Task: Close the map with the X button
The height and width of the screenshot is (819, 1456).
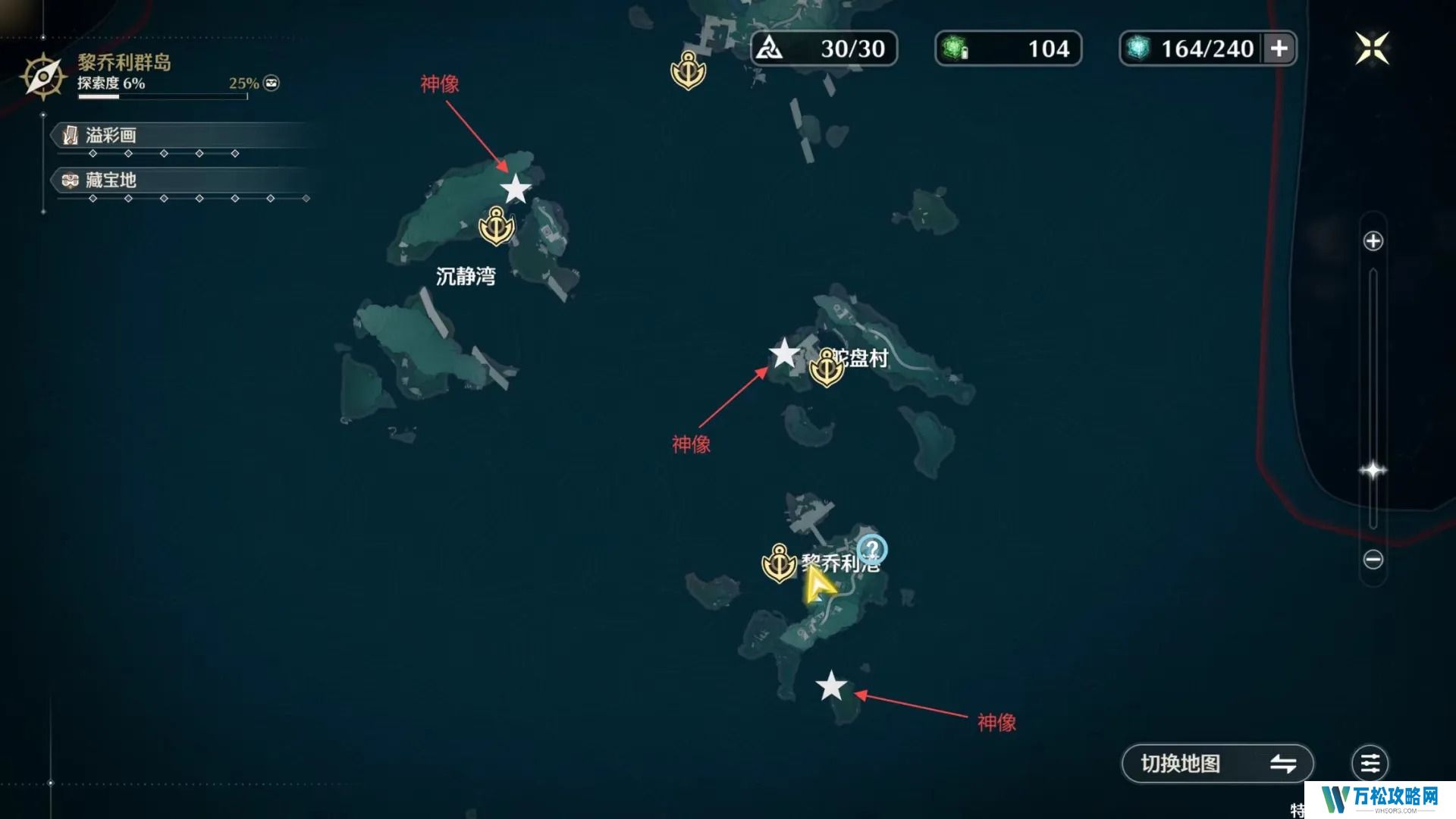Action: tap(1372, 49)
